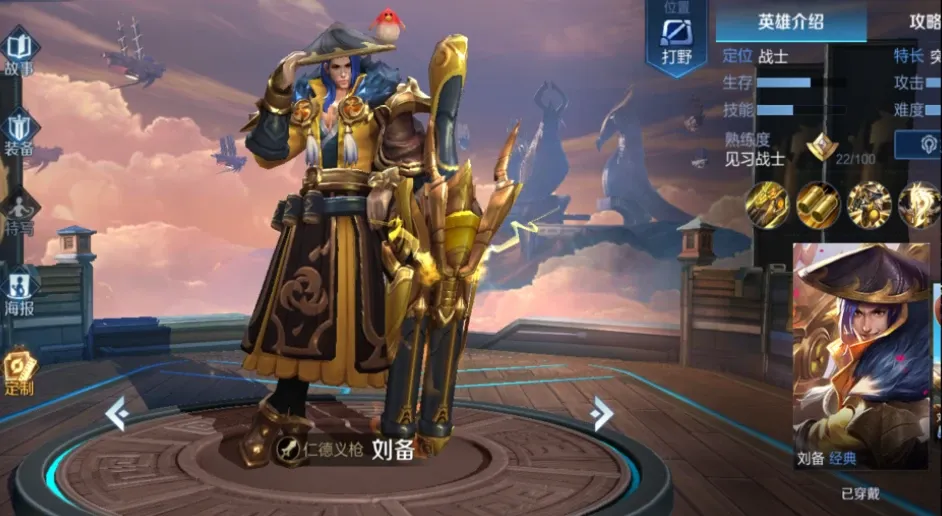Viewport: 942px width, 516px height.
Task: Select the twin golden barrels skill icon
Action: point(818,205)
